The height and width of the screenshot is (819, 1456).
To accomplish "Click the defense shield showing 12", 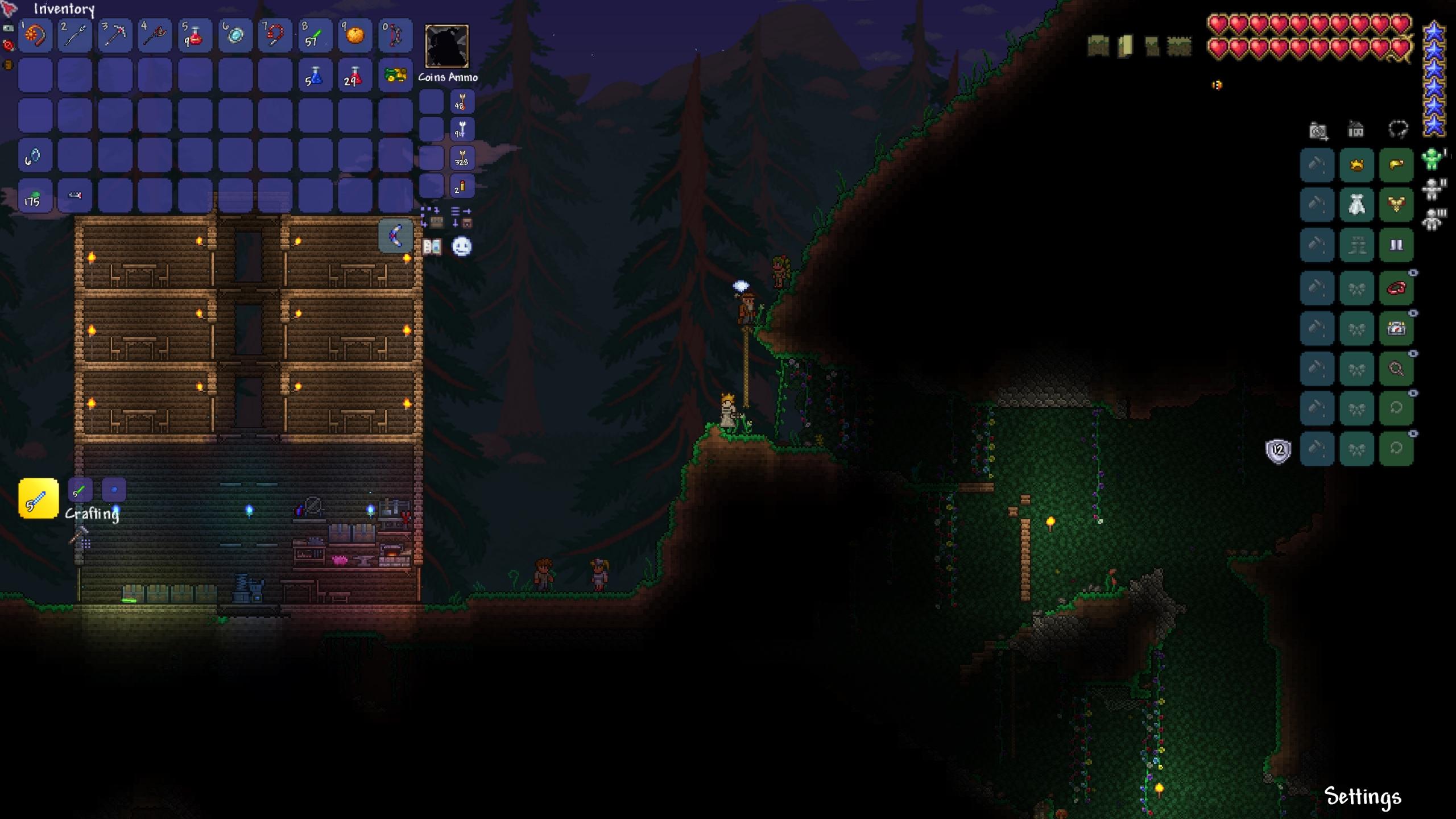I will click(x=1277, y=450).
